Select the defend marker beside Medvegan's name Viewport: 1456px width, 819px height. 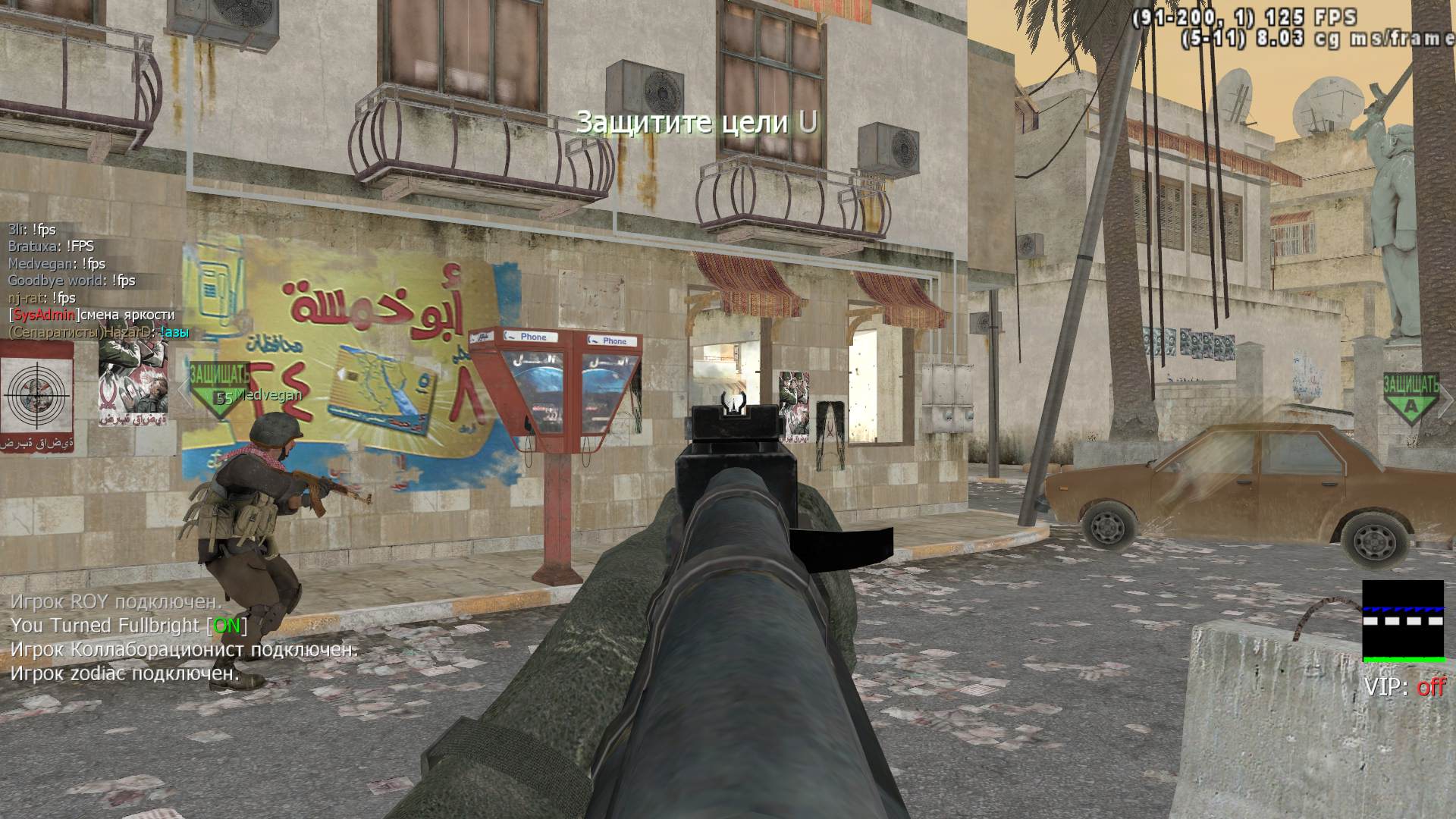219,389
